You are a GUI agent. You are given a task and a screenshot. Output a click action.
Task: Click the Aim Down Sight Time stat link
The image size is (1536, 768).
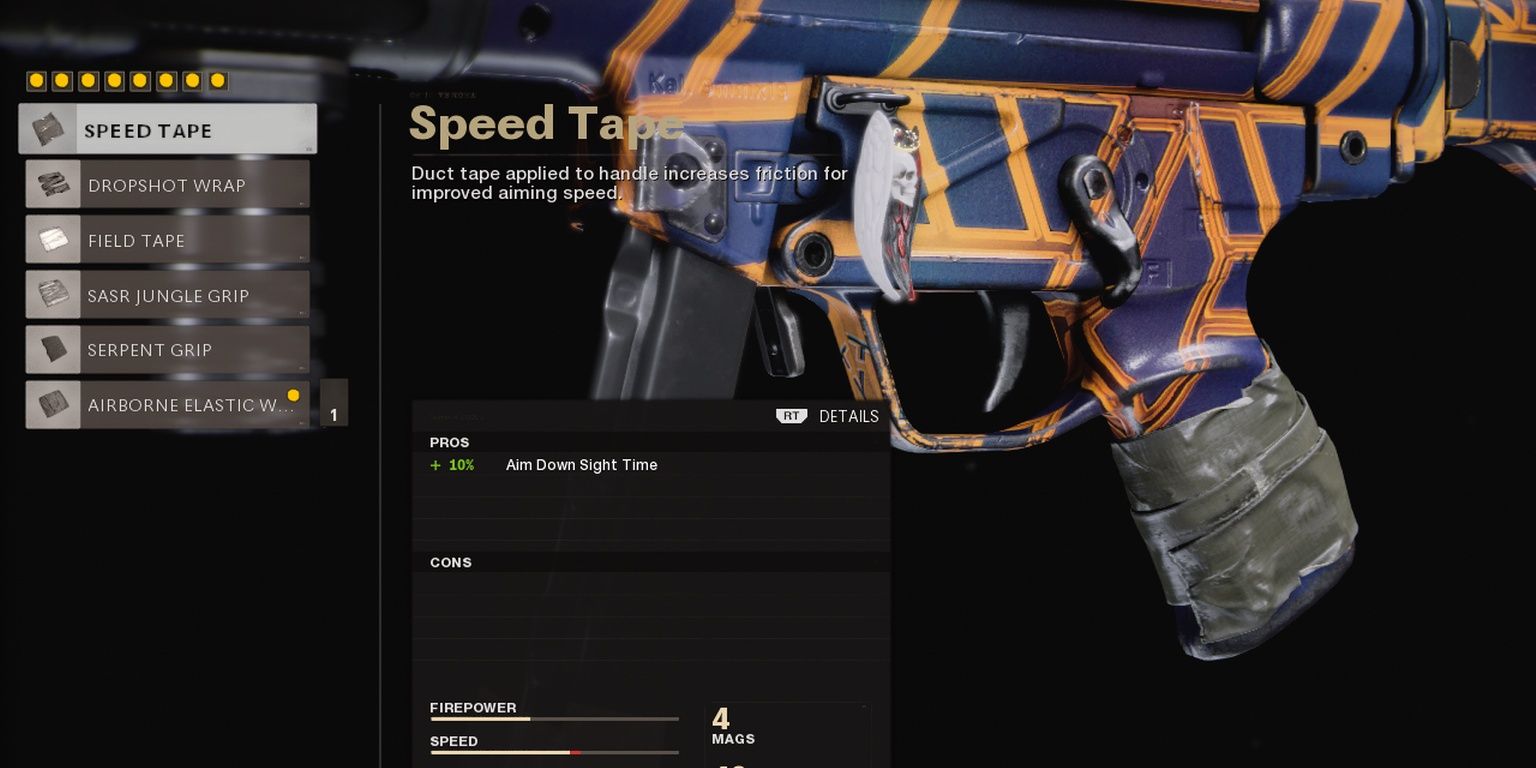coord(581,465)
